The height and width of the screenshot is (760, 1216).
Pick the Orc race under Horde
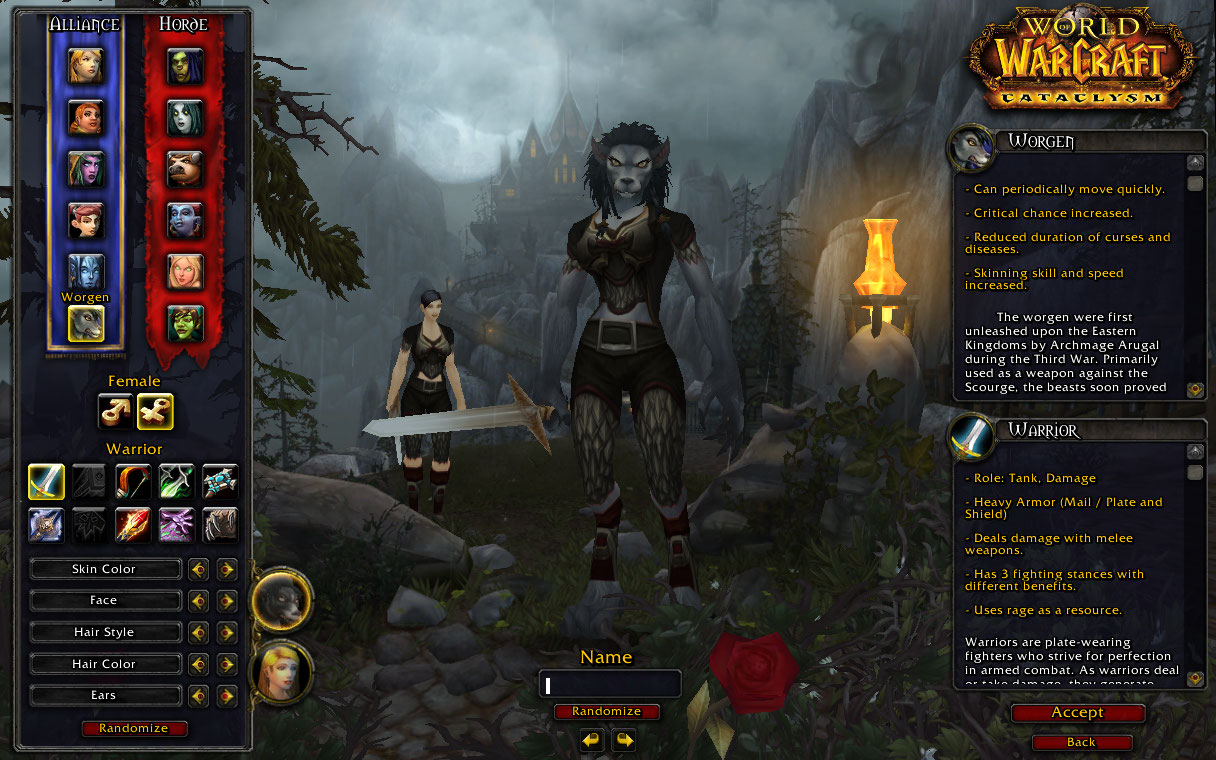185,66
